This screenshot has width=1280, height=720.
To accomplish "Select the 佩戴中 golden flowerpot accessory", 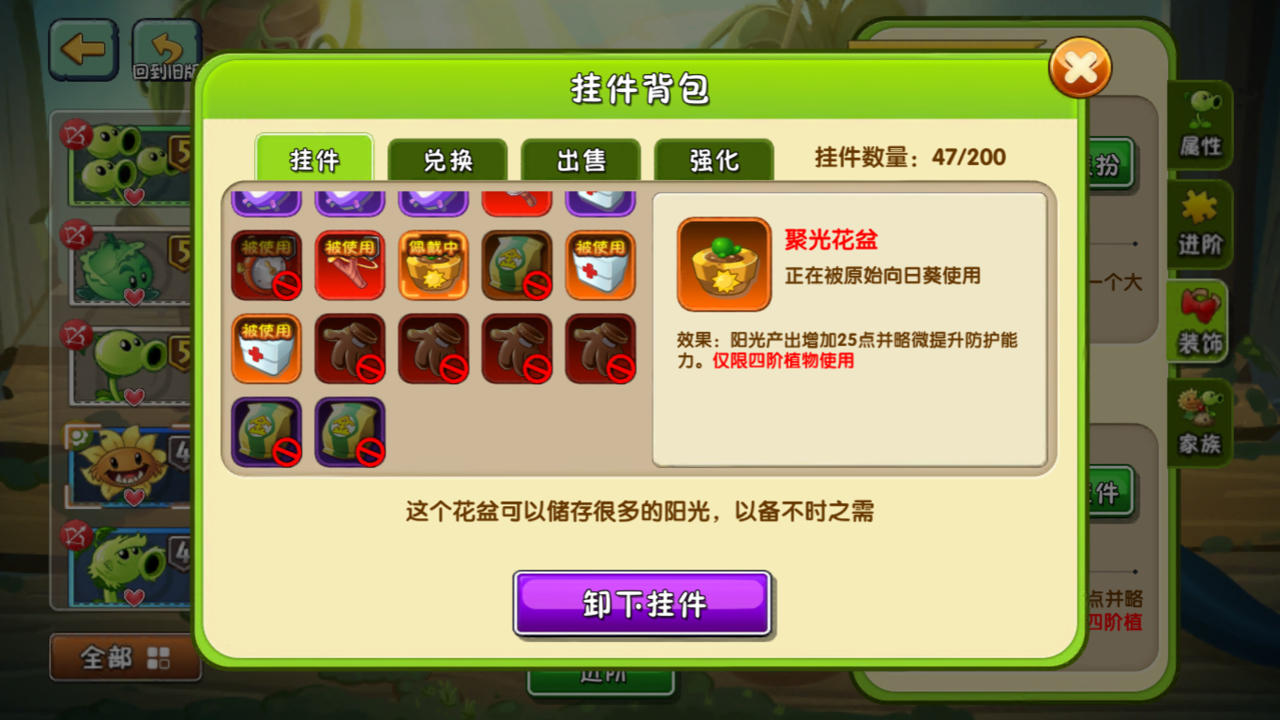I will coord(433,265).
